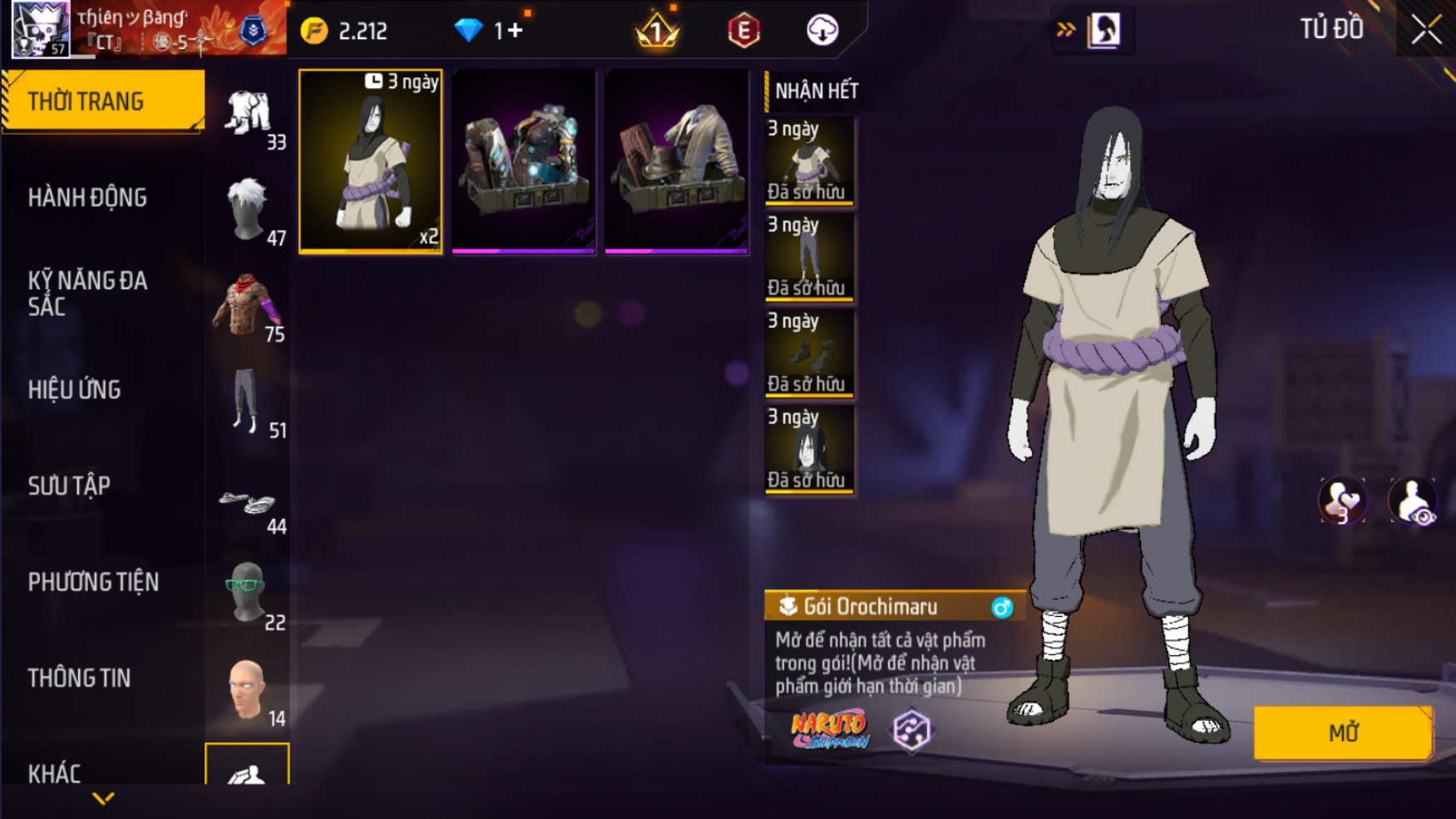
Task: Choose the brown hat loot crate
Action: coord(677,161)
